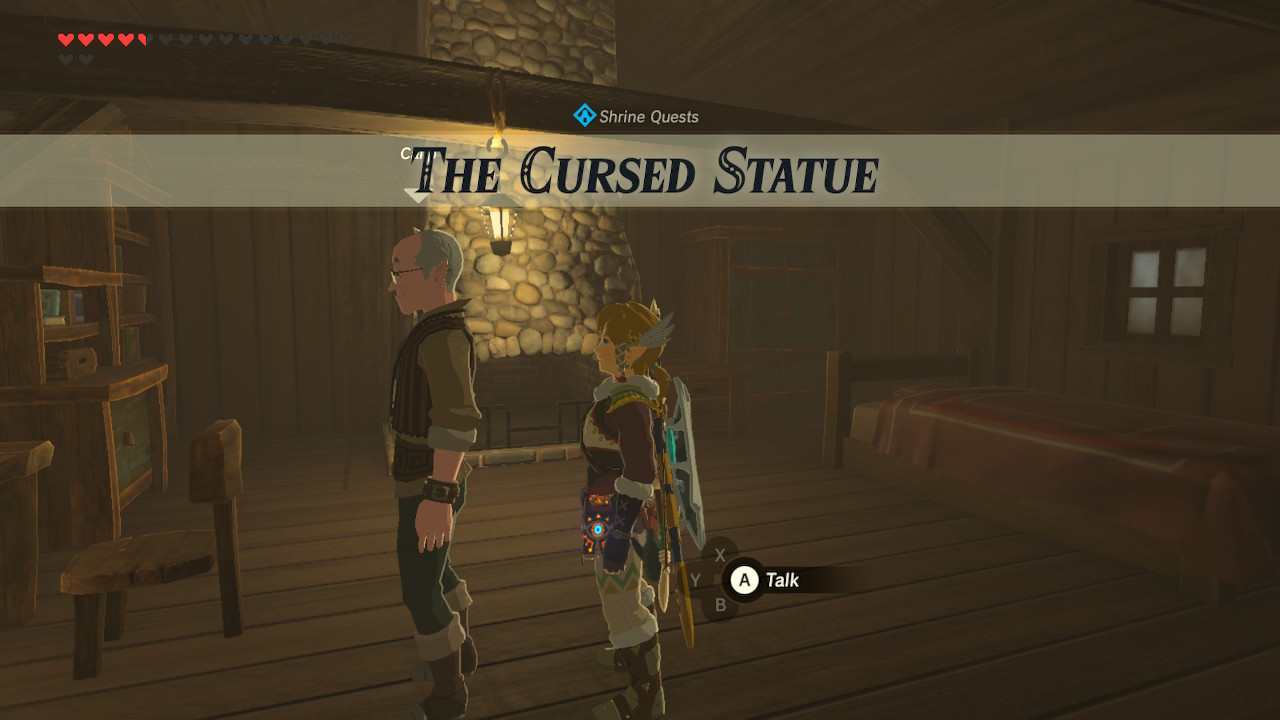This screenshot has width=1280, height=720.
Task: Click an empty heart on the second row
Action: (66, 57)
